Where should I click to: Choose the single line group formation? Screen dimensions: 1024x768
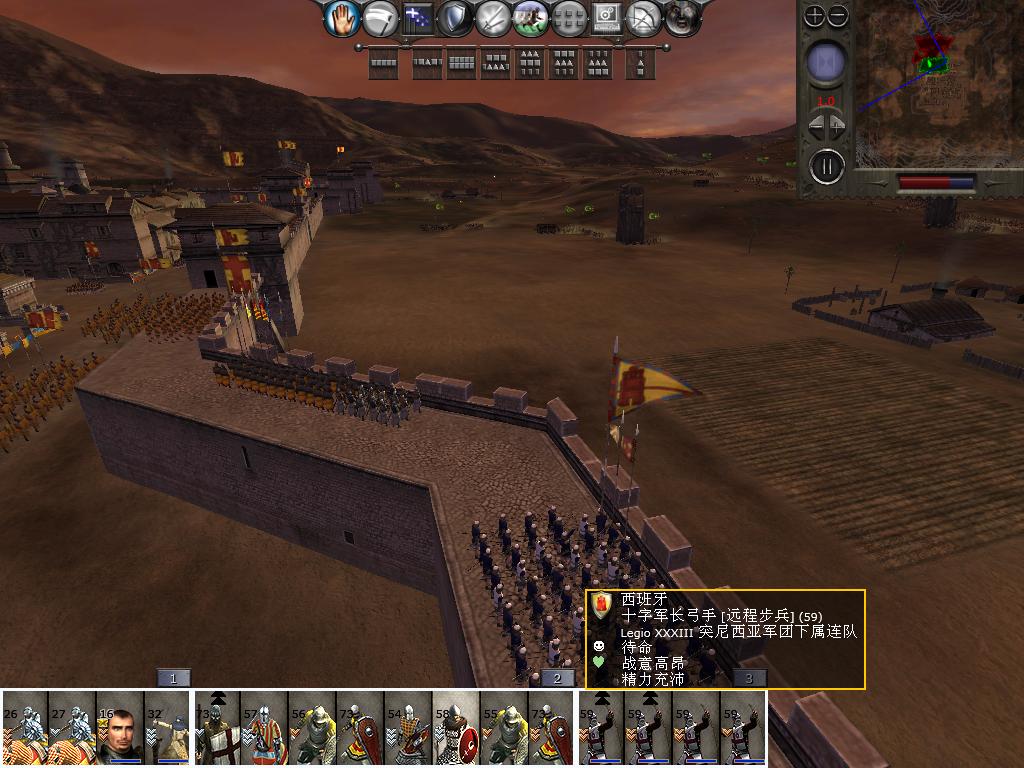[384, 64]
